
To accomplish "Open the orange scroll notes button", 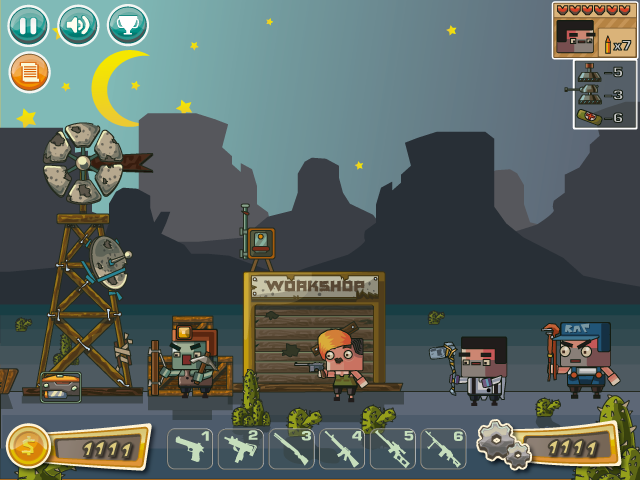I will coord(29,72).
